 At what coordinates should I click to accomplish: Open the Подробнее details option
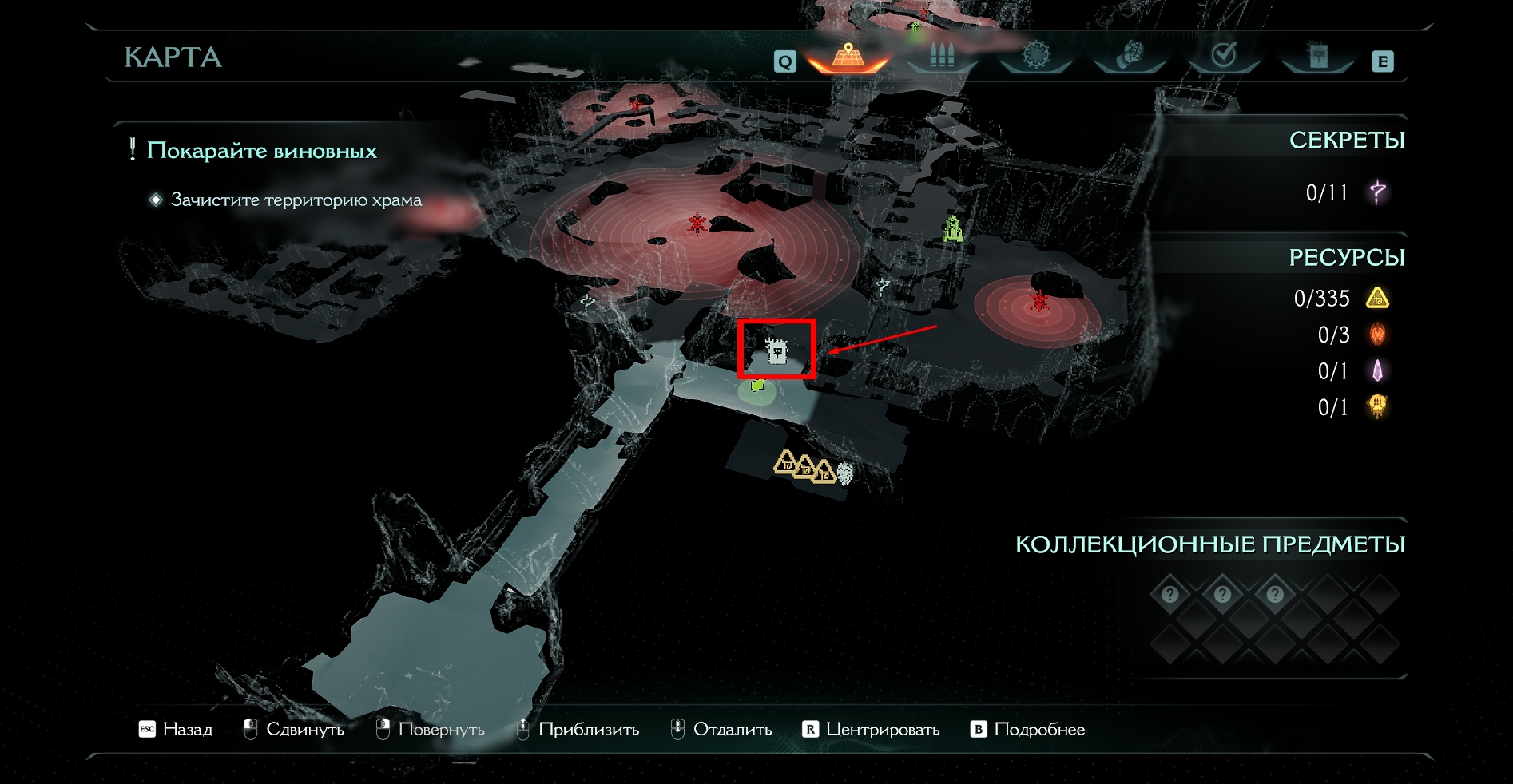pyautogui.click(x=1028, y=729)
